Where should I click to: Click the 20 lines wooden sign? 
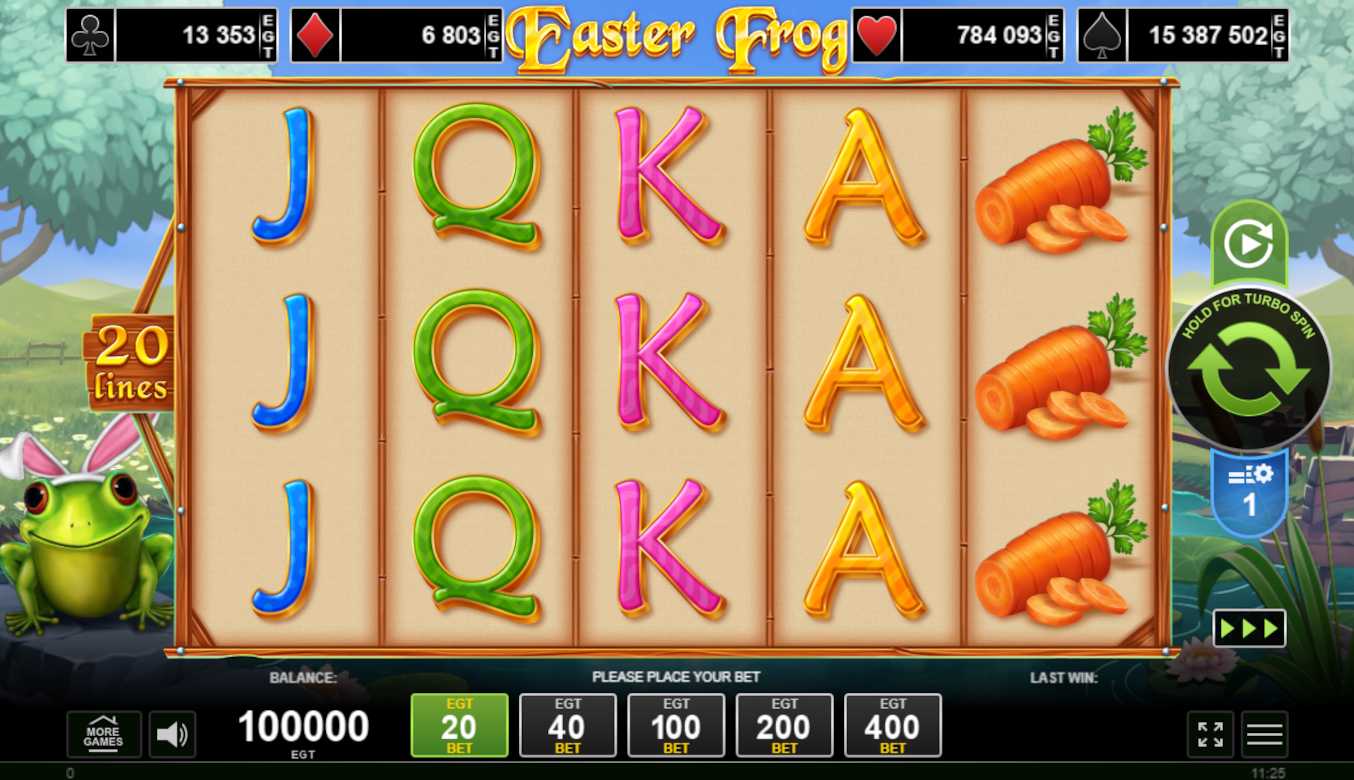[131, 364]
